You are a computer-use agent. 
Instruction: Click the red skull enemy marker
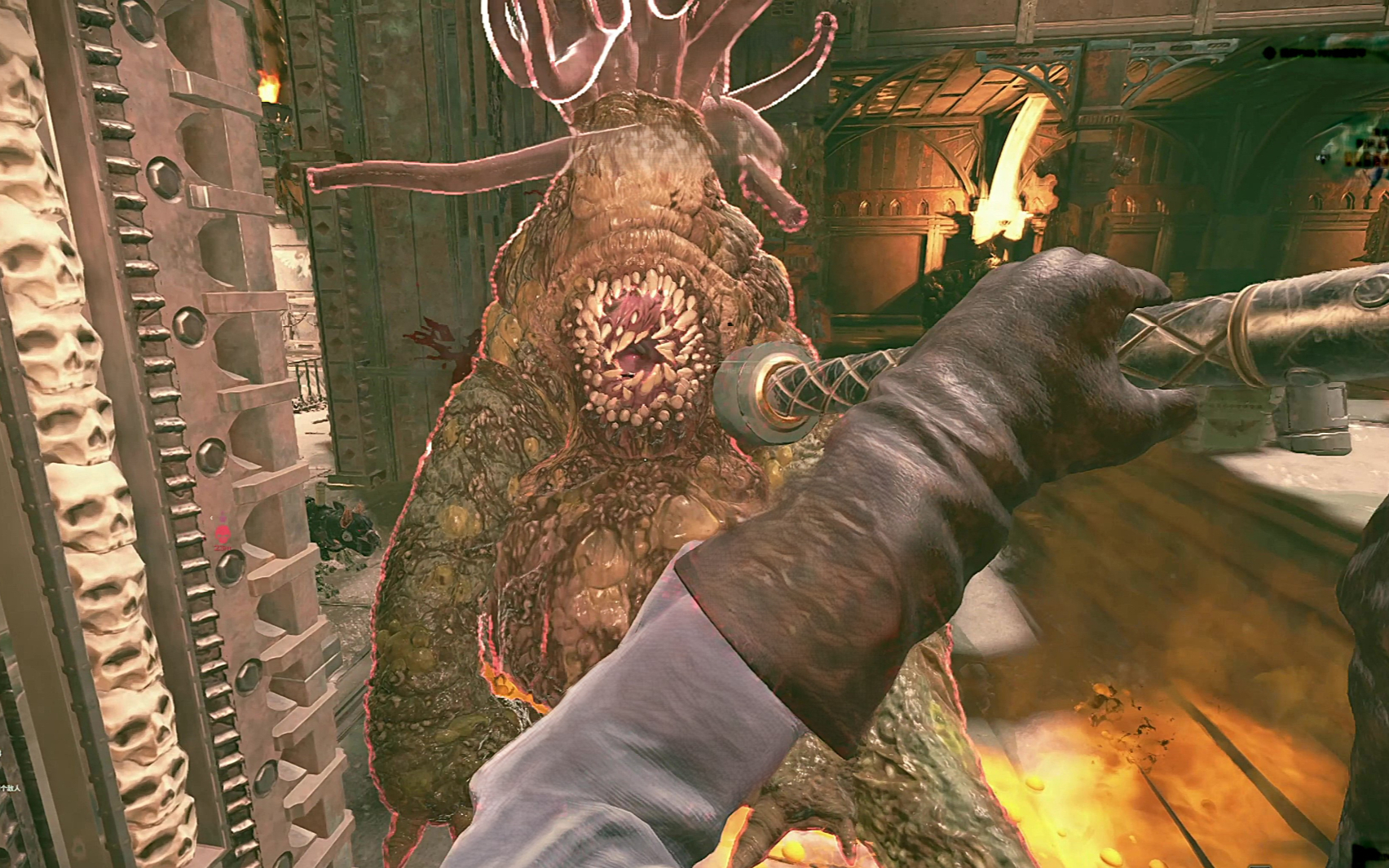[222, 534]
